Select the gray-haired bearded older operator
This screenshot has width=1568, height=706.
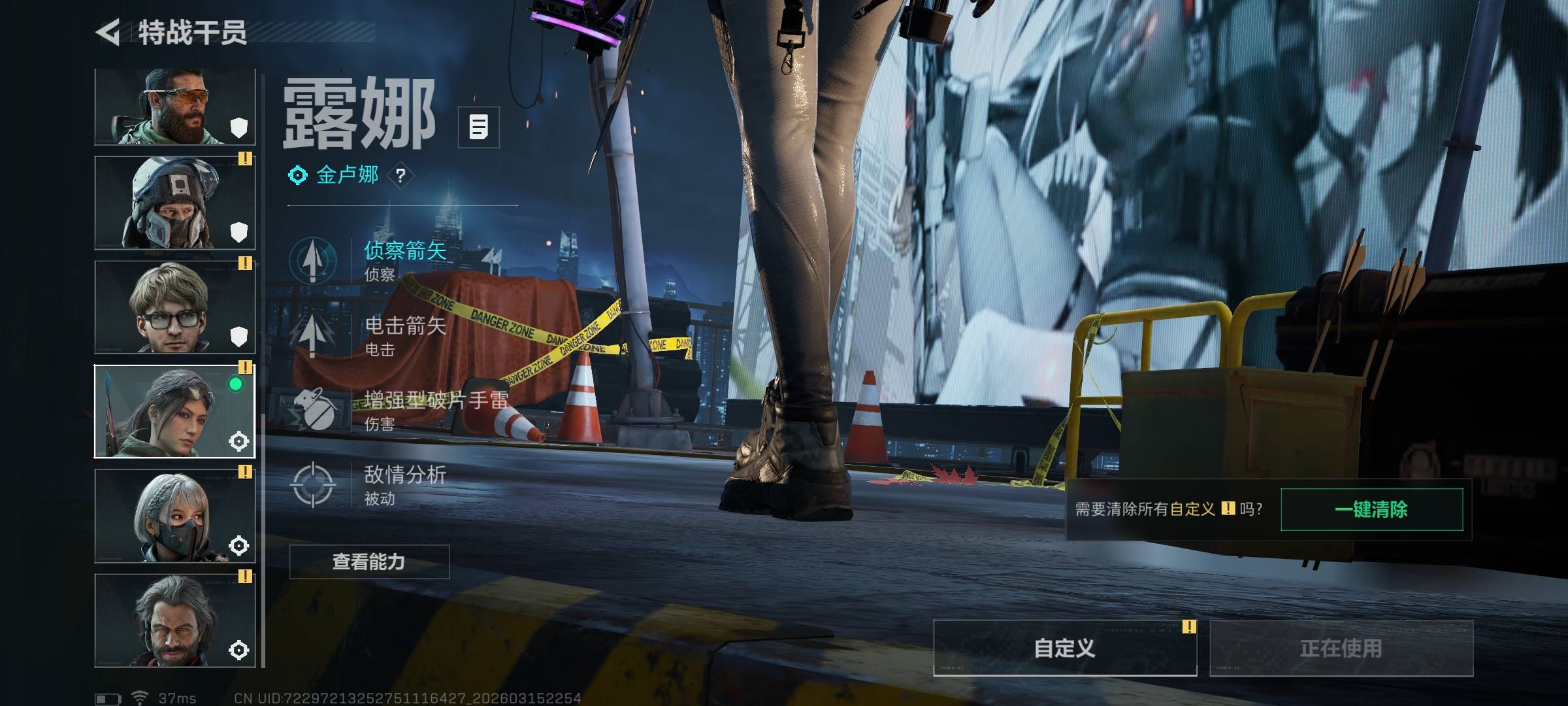pos(174,620)
